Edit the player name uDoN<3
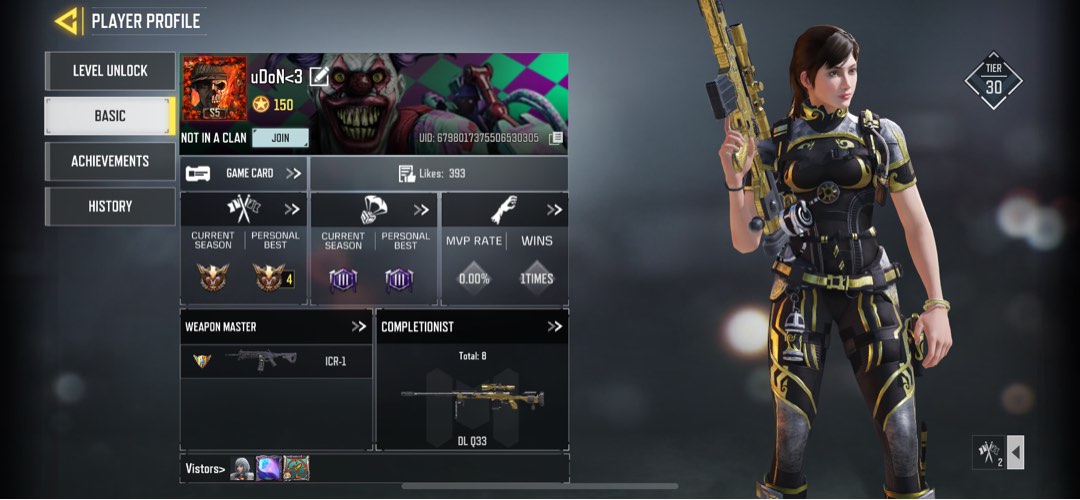This screenshot has height=500, width=1080. [x=319, y=76]
